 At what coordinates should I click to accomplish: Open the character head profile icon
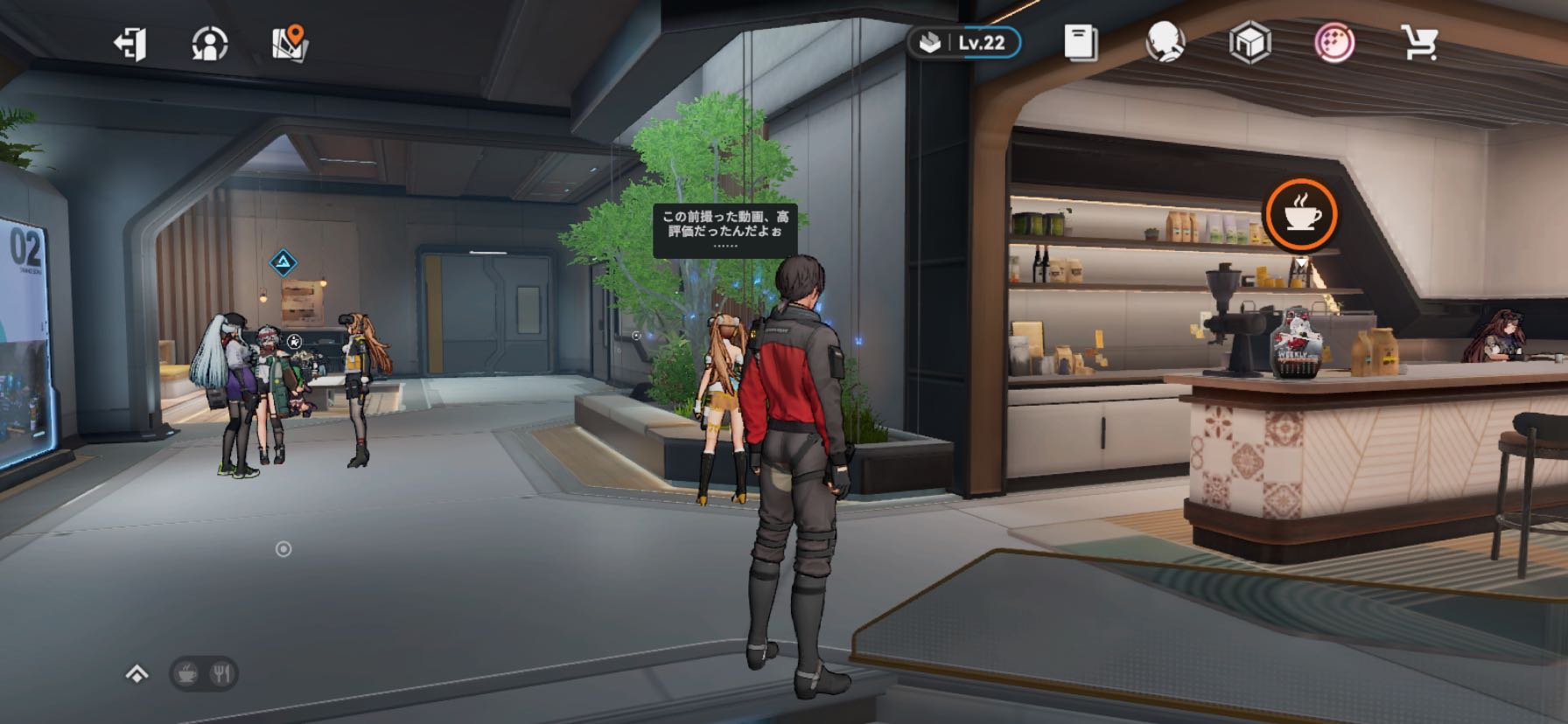1165,42
